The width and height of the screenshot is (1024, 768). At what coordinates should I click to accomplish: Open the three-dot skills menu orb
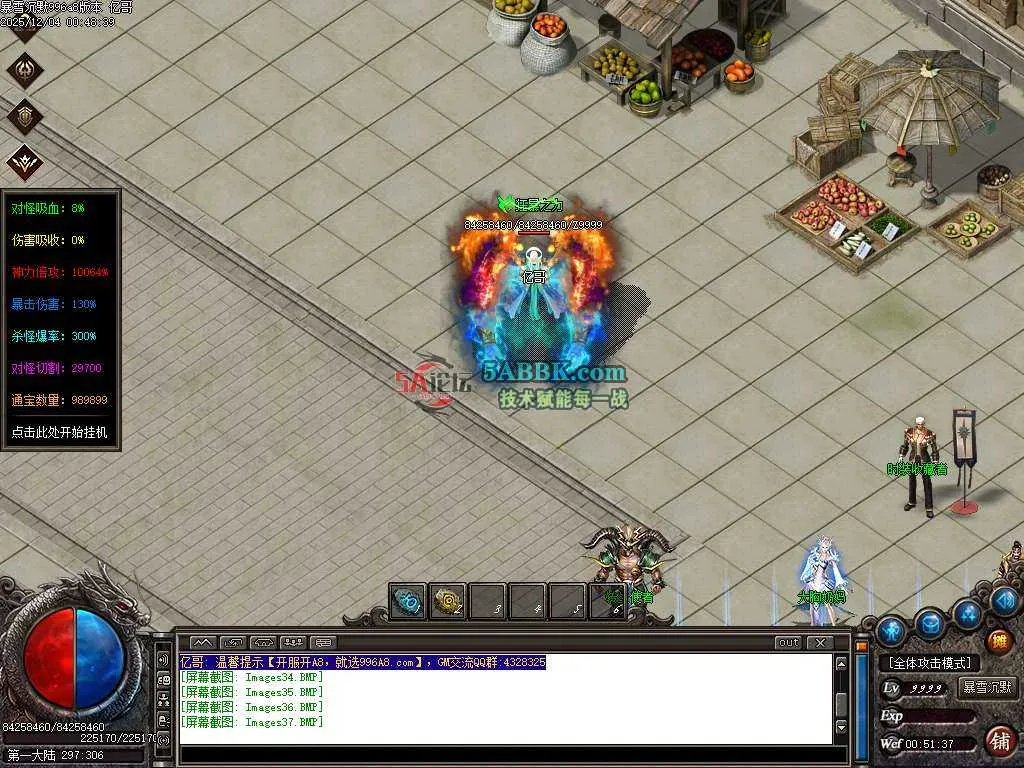click(967, 613)
